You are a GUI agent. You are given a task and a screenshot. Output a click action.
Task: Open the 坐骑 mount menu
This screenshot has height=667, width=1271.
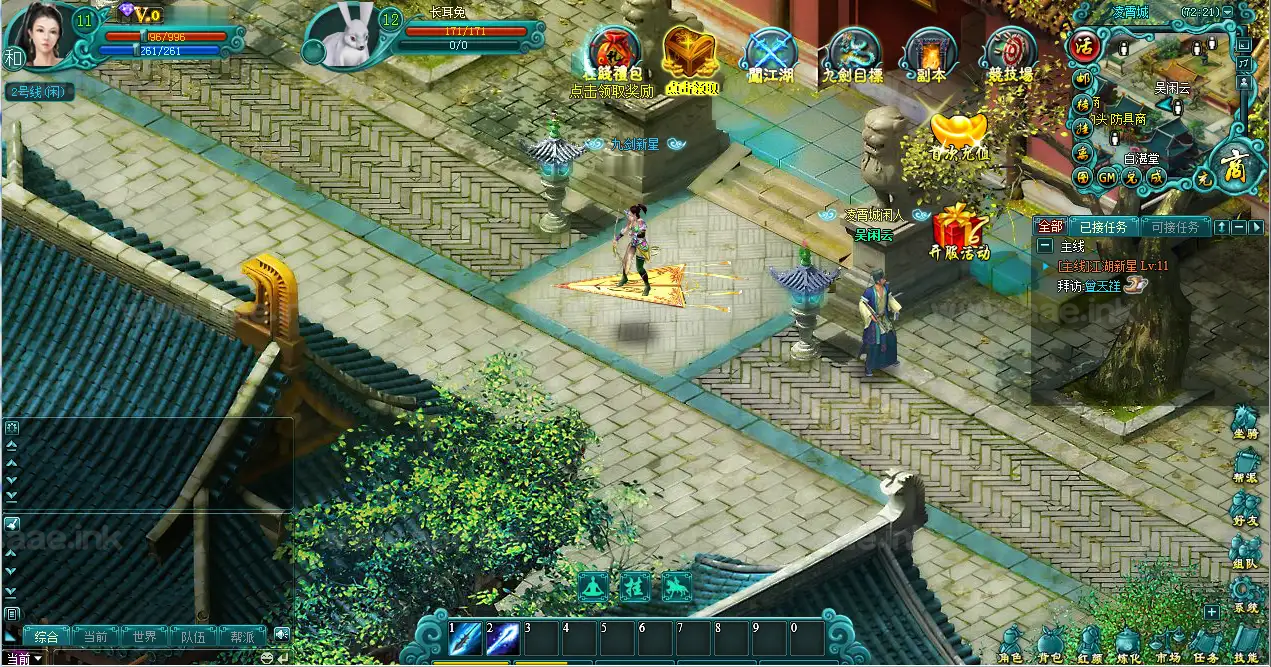pyautogui.click(x=1245, y=421)
